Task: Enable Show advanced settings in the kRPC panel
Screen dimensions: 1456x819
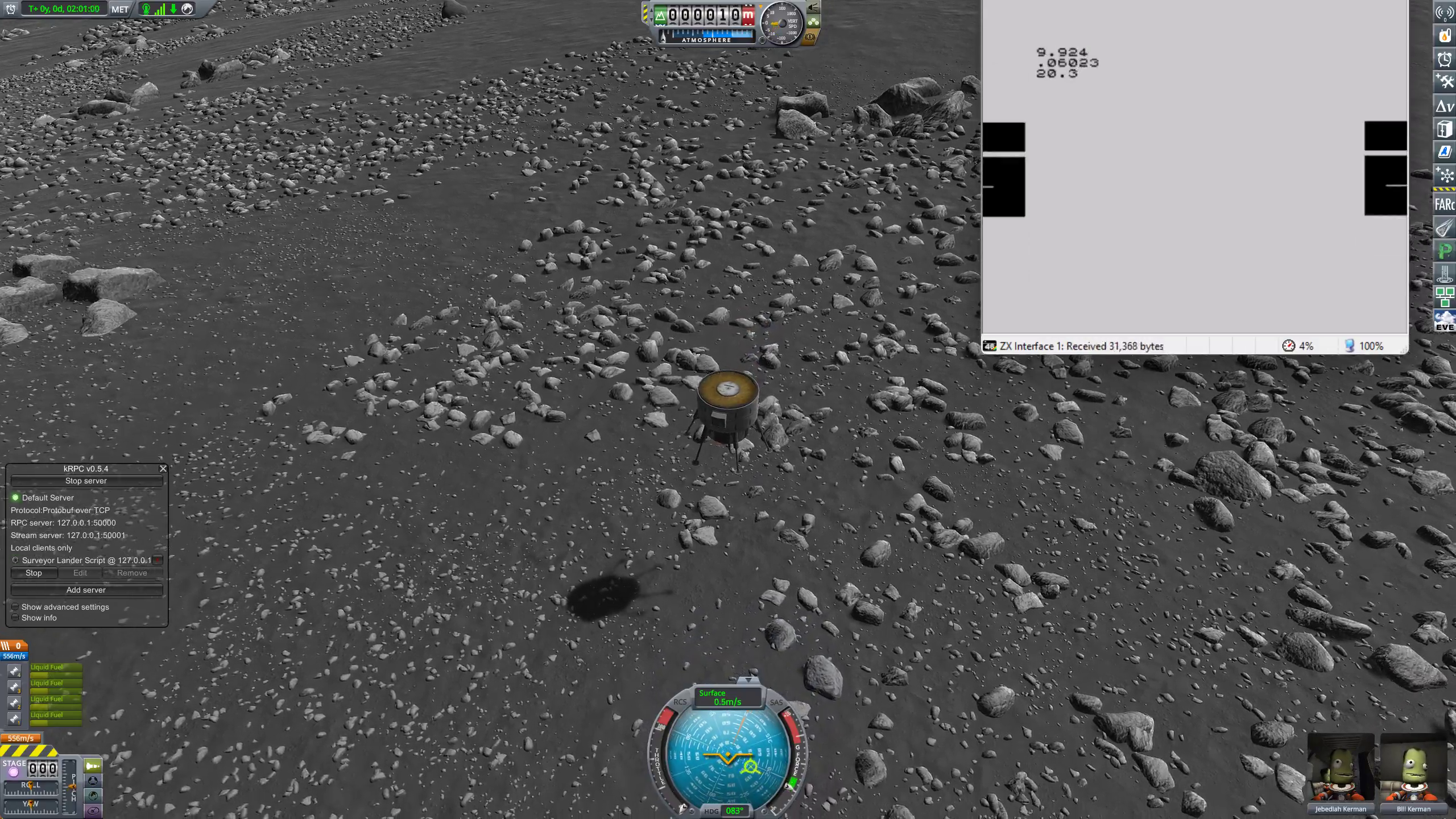Action: (15, 607)
